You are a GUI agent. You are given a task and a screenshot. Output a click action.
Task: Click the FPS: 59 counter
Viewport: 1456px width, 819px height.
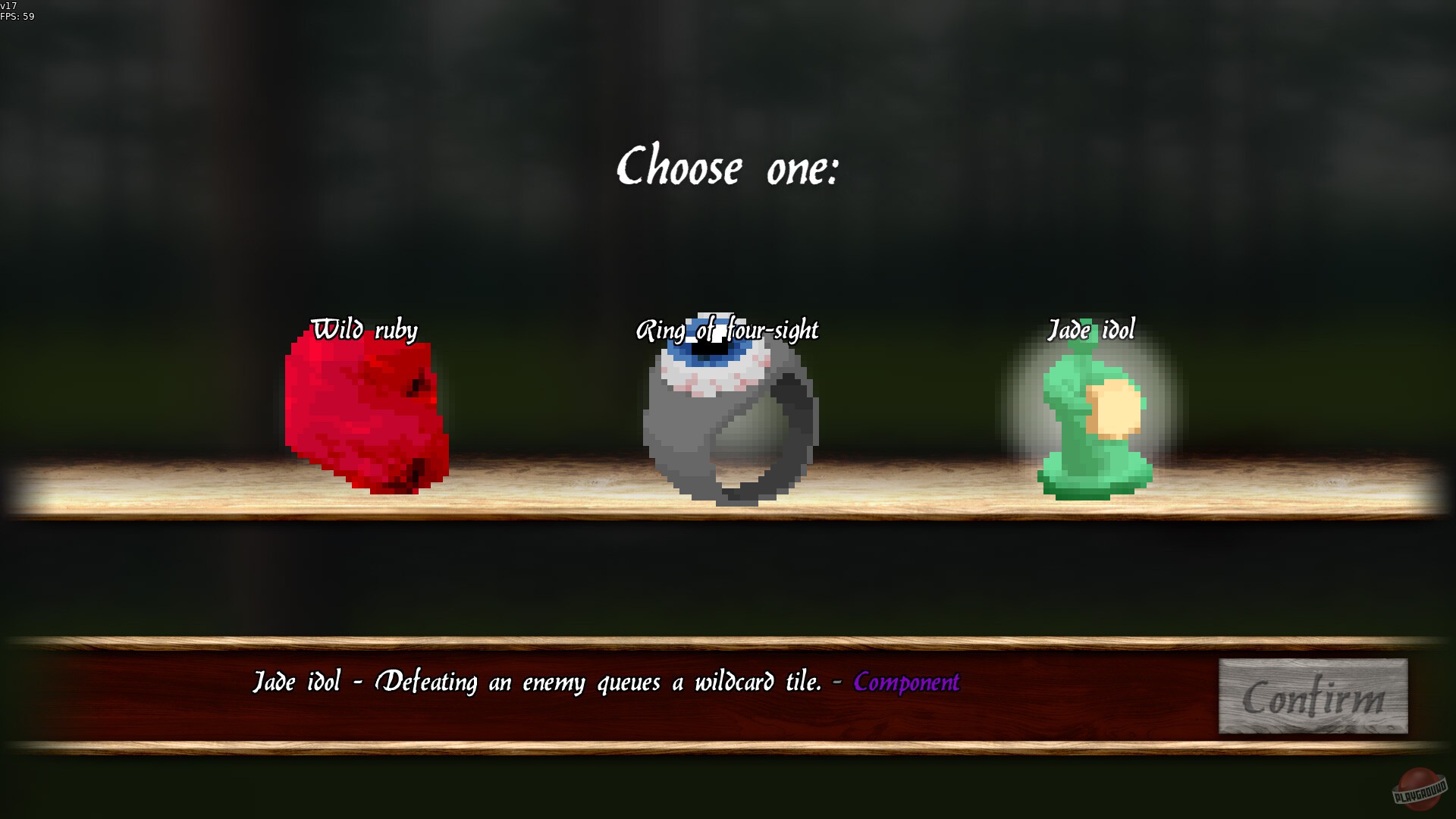(17, 18)
